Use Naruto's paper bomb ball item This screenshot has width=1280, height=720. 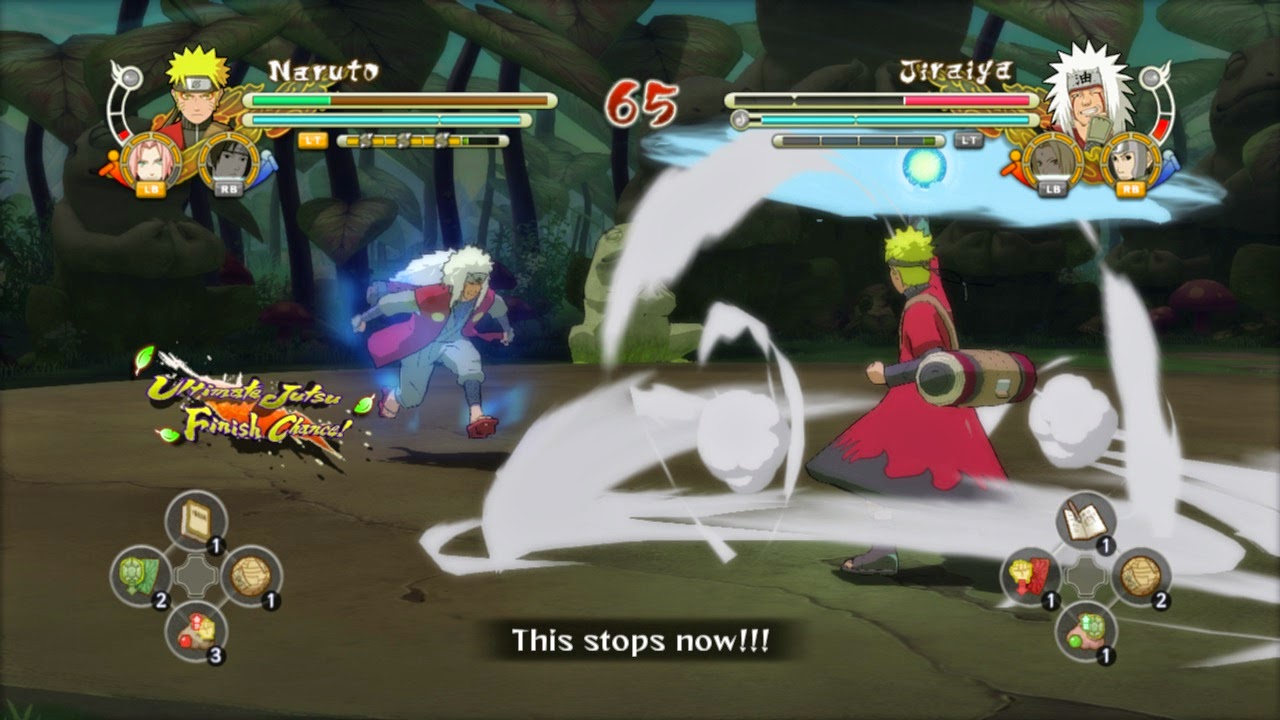click(x=250, y=575)
